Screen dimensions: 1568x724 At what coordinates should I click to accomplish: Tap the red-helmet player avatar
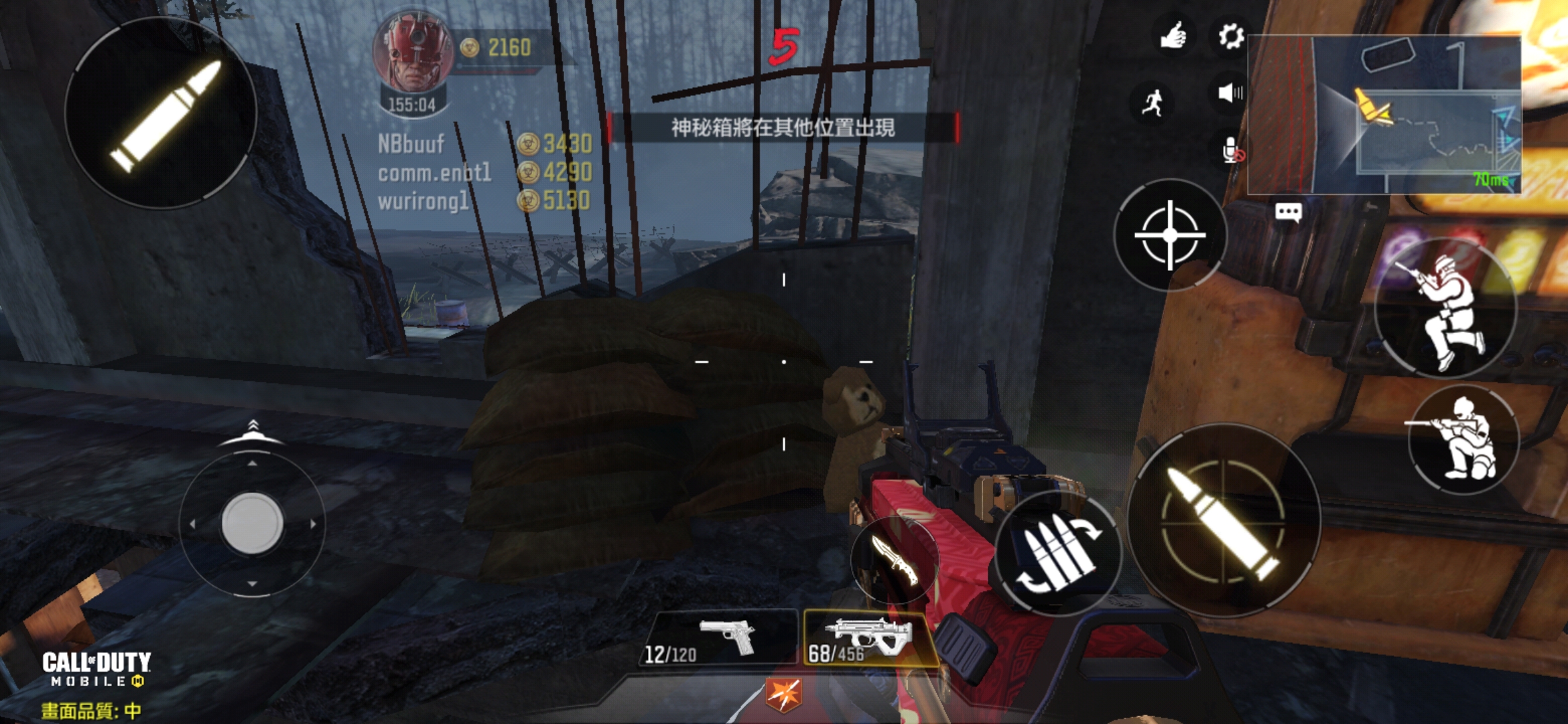413,54
